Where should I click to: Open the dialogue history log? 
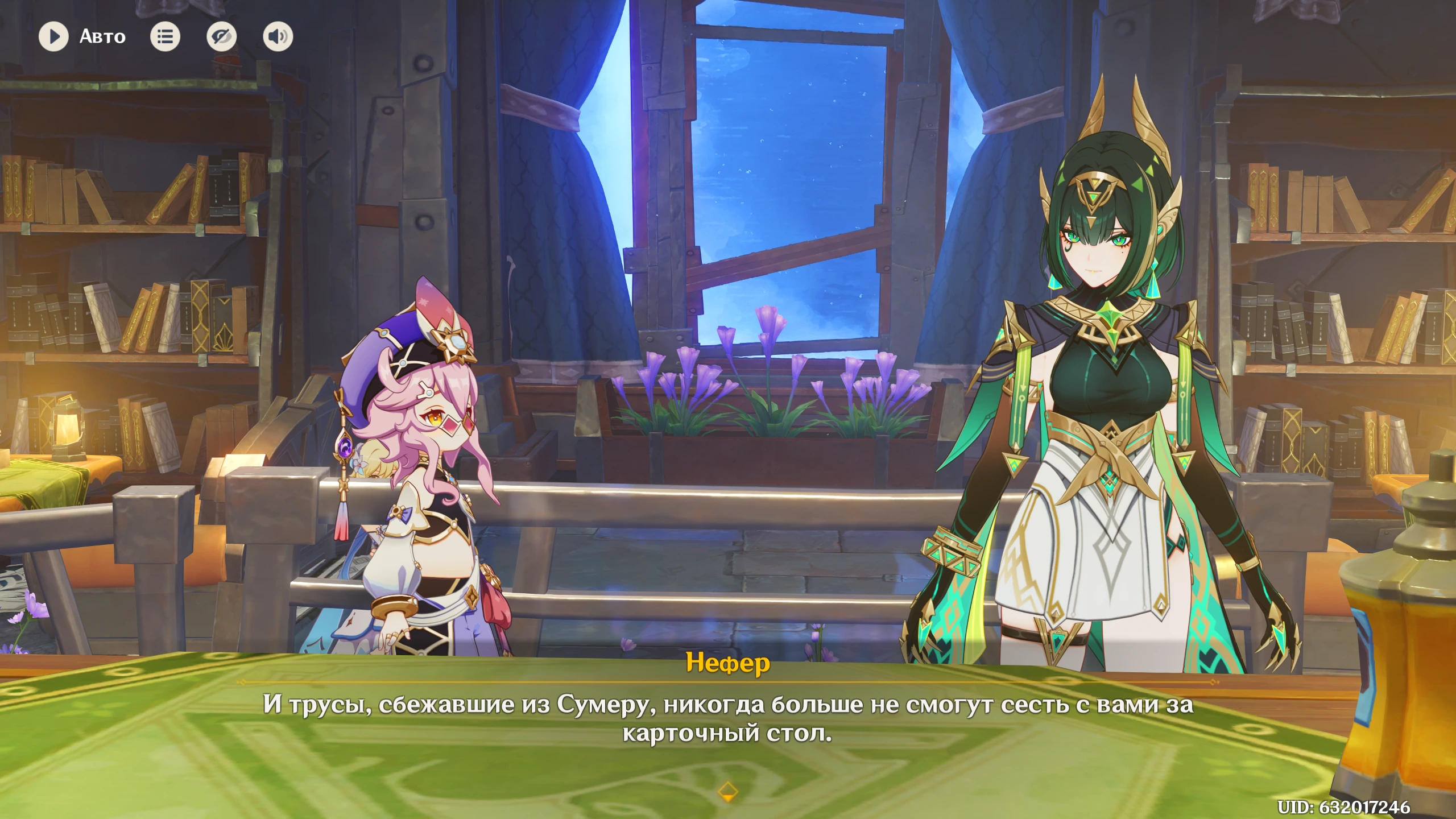(165, 37)
